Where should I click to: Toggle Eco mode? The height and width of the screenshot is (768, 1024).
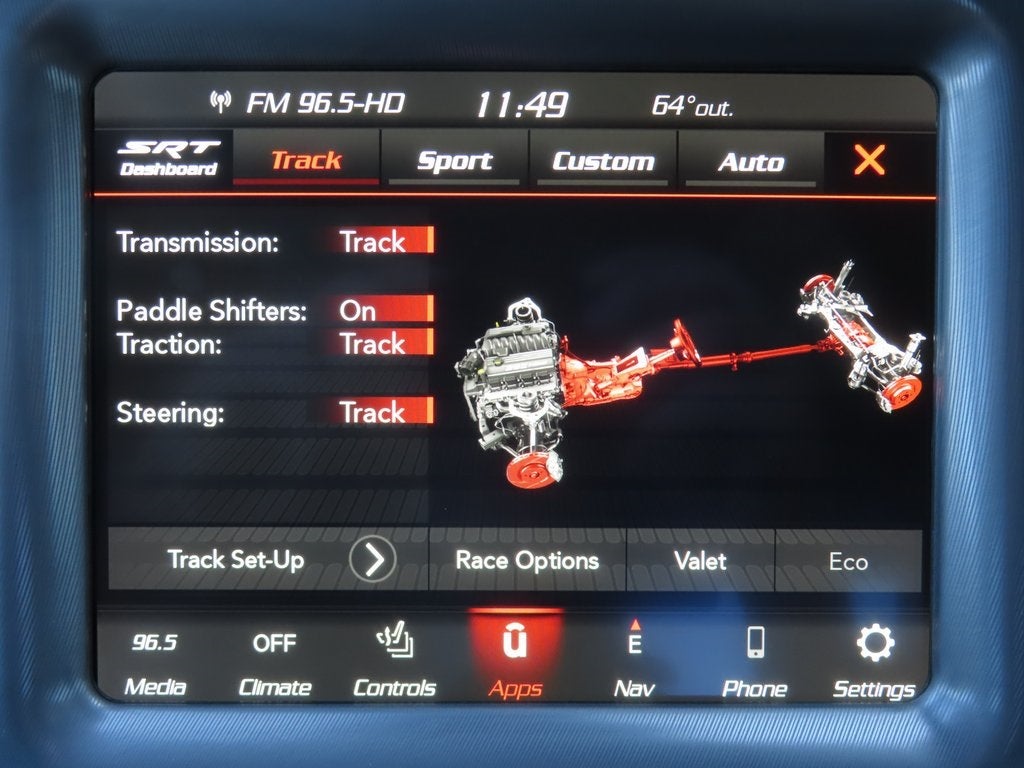click(848, 562)
